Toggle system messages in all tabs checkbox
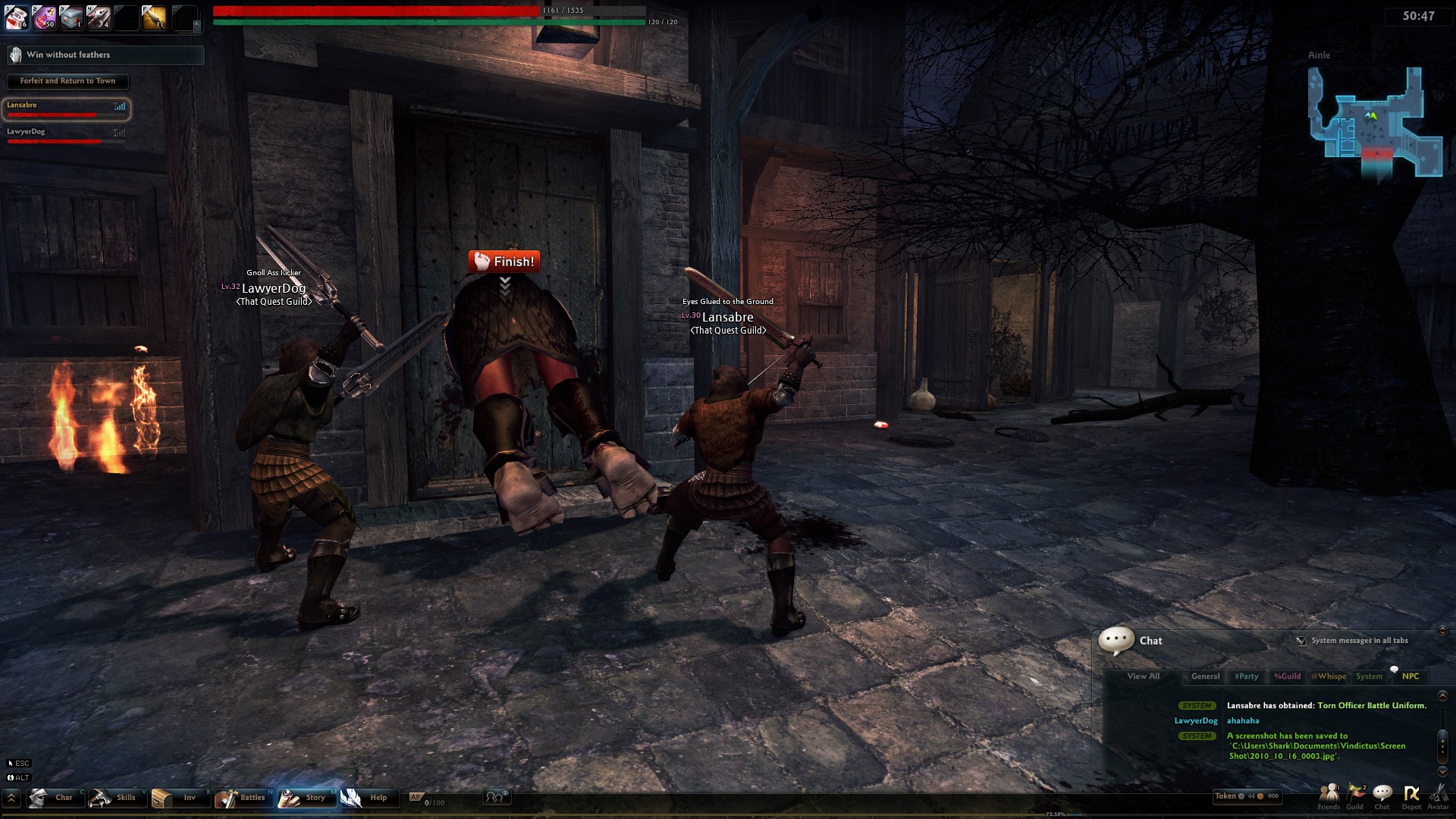This screenshot has height=819, width=1456. (1301, 641)
